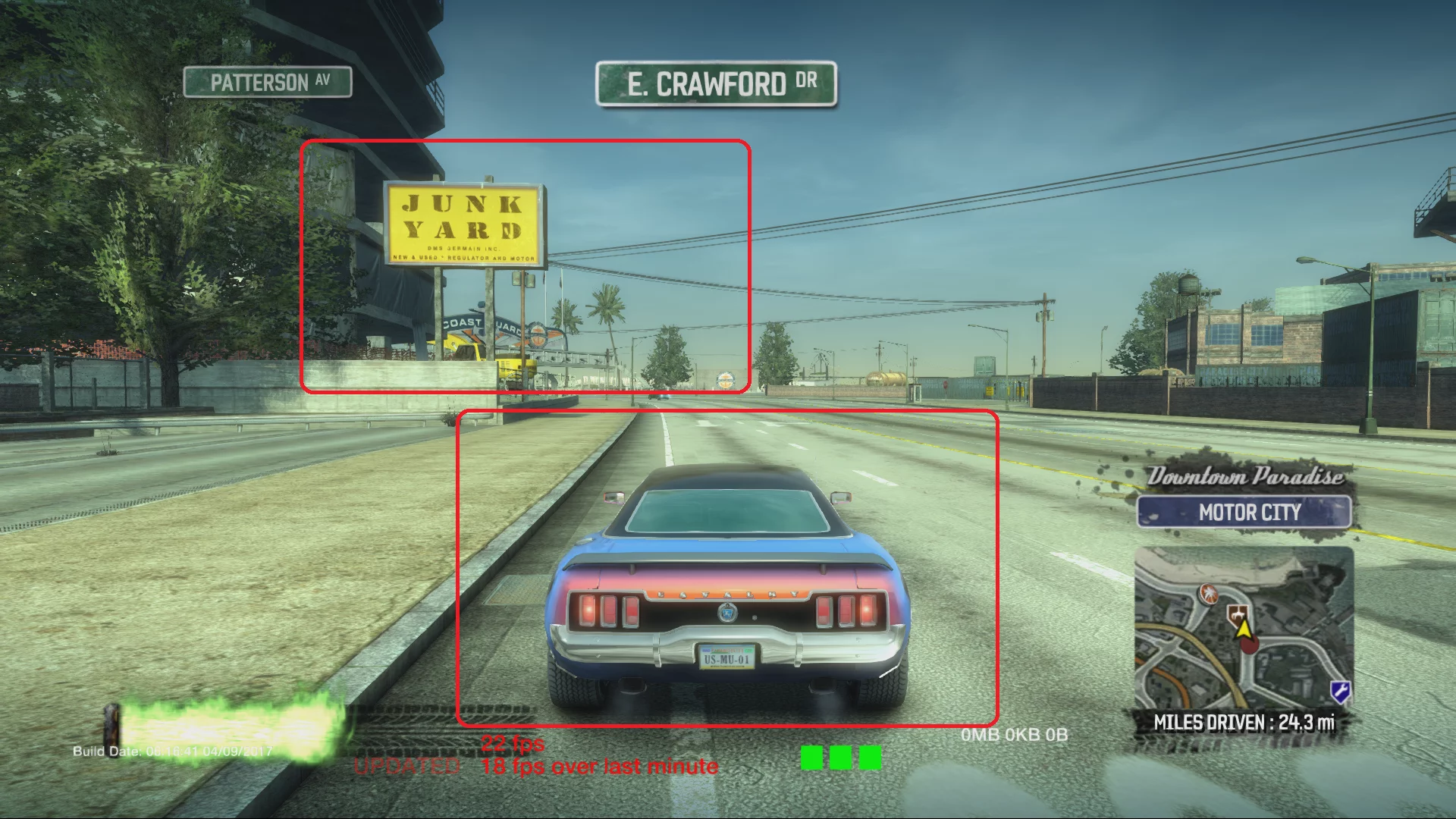The width and height of the screenshot is (1456, 819).
Task: Click the purple shield marker bottom-right of minimap
Action: point(1341,690)
